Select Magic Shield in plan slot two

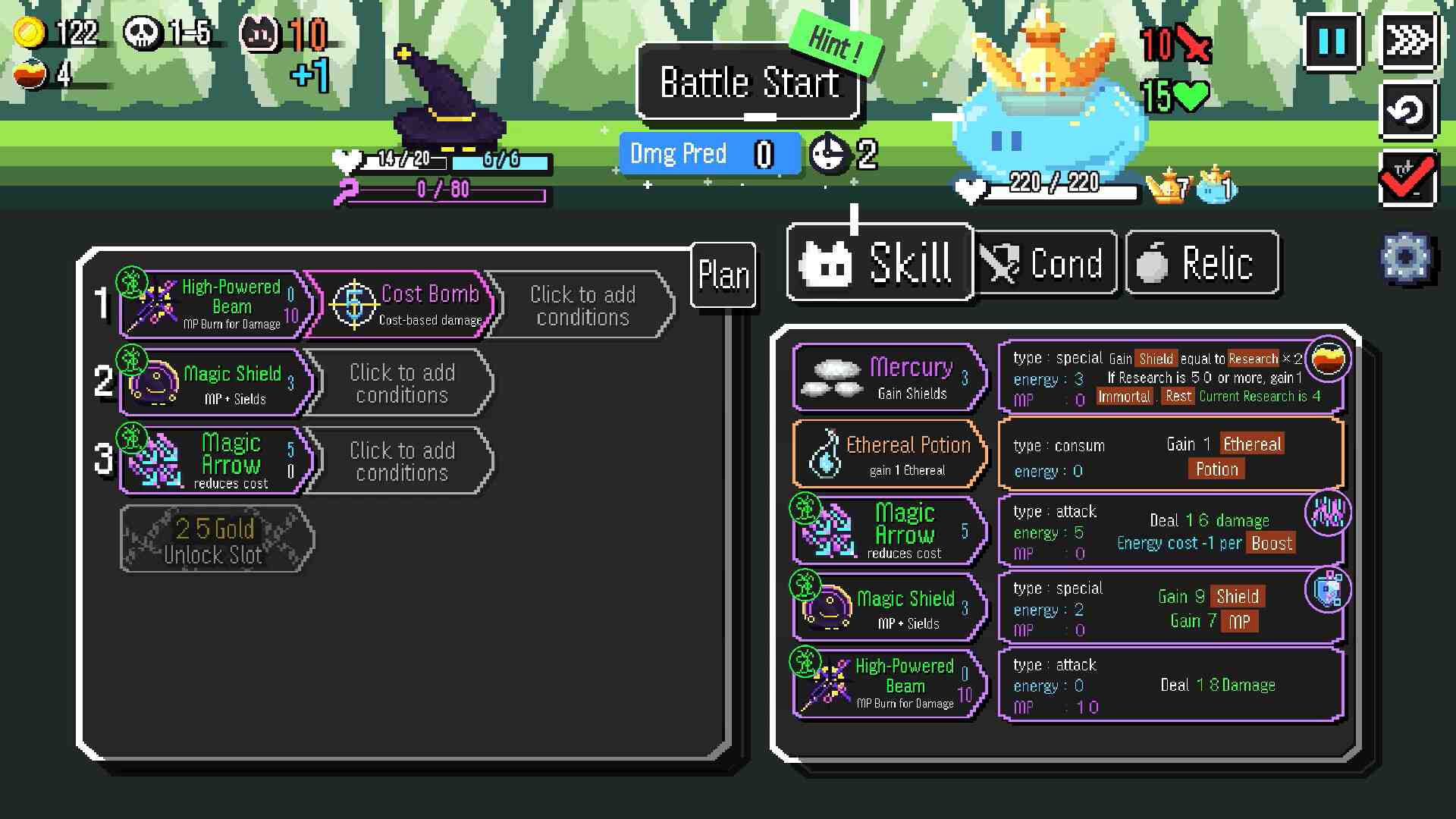[x=215, y=383]
